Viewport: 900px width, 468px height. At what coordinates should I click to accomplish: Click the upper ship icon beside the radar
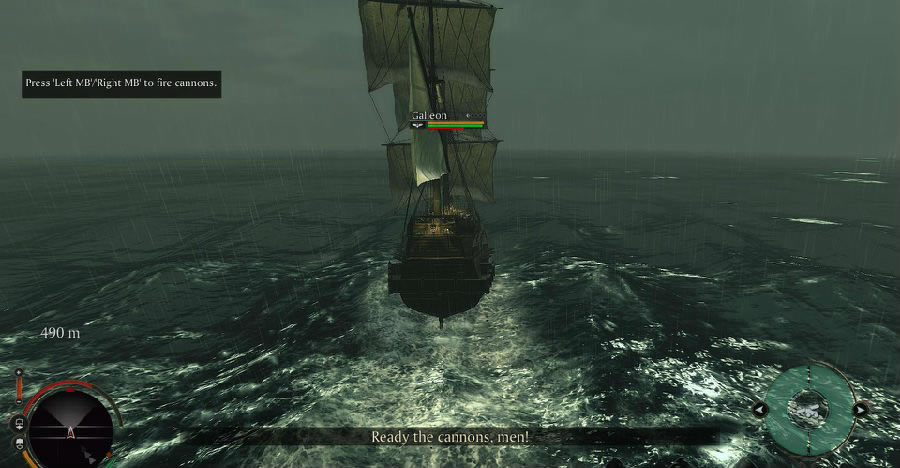[19, 422]
